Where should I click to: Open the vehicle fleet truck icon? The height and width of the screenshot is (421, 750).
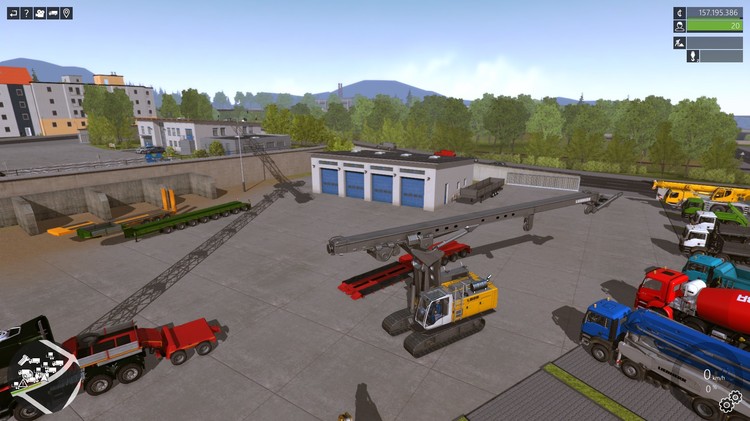(53, 13)
